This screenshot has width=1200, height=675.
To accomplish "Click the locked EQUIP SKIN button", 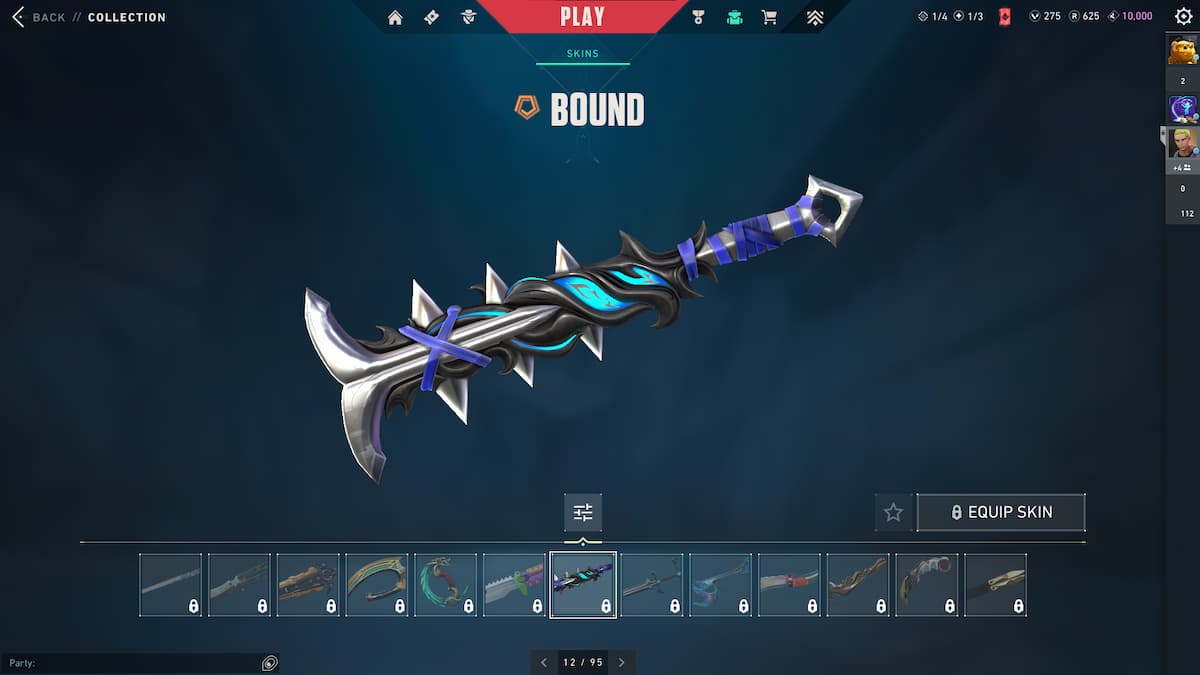I will tap(1000, 512).
